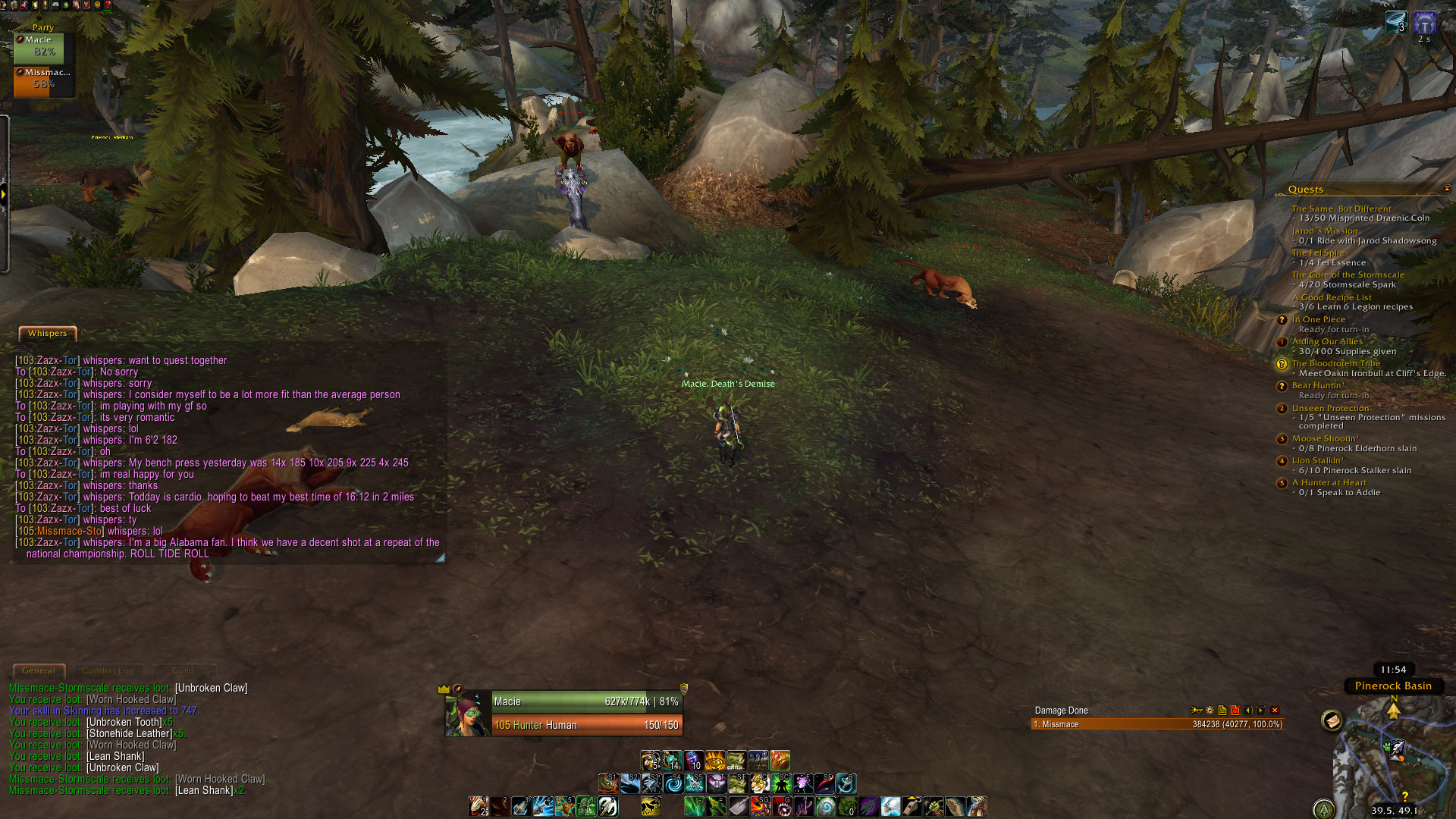Switch to the Combat Log tab
This screenshot has width=1456, height=819.
(108, 671)
